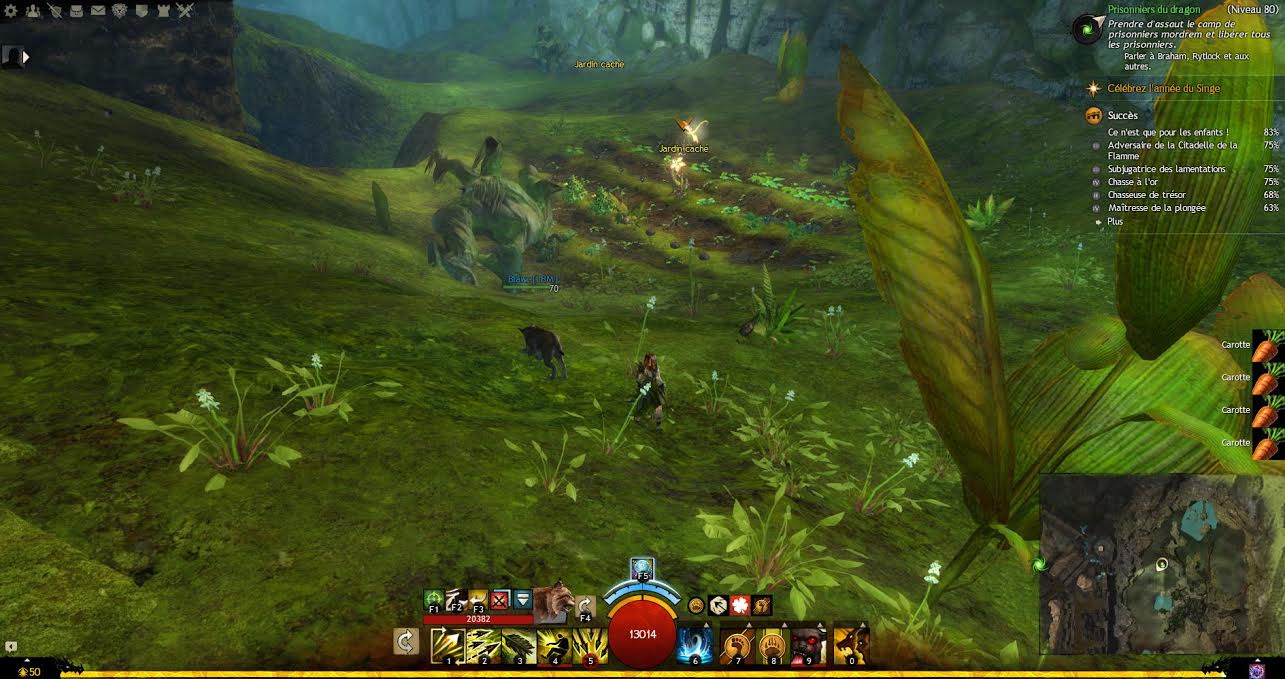Open the contacts and friends panel
Image resolution: width=1285 pixels, height=679 pixels.
pyautogui.click(x=33, y=11)
